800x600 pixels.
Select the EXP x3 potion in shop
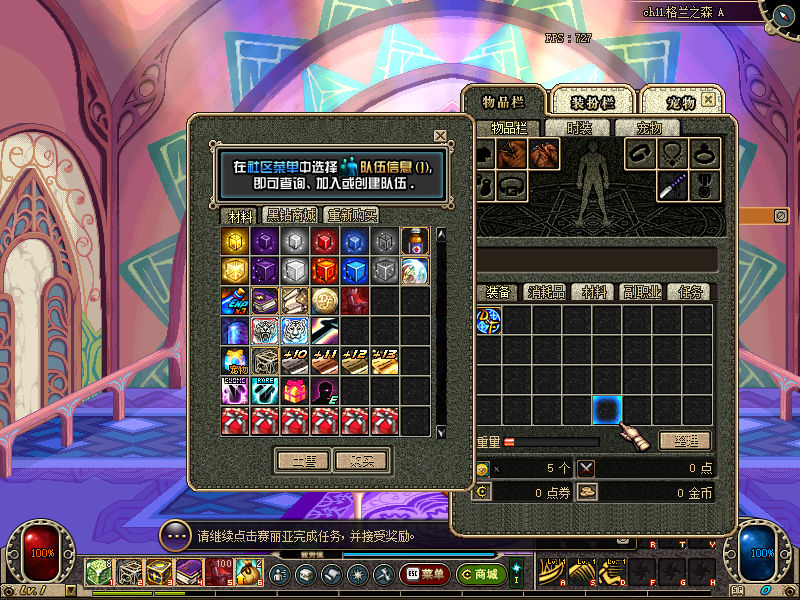click(235, 301)
